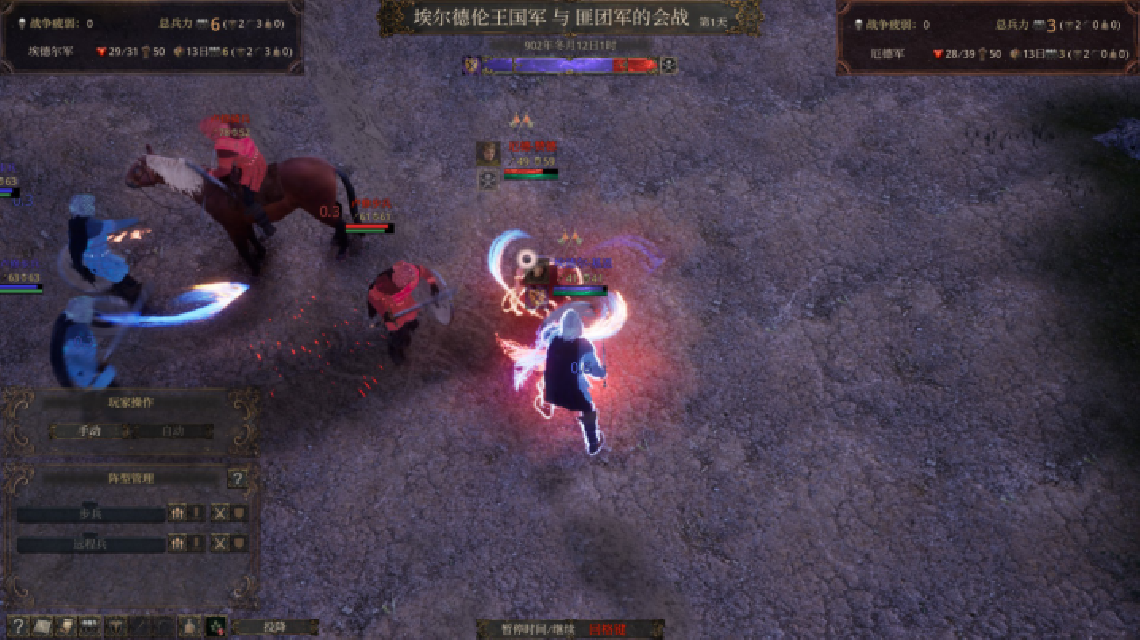Click the 步兵 row's crossed swords icon
The height and width of the screenshot is (640, 1140).
tap(220, 513)
